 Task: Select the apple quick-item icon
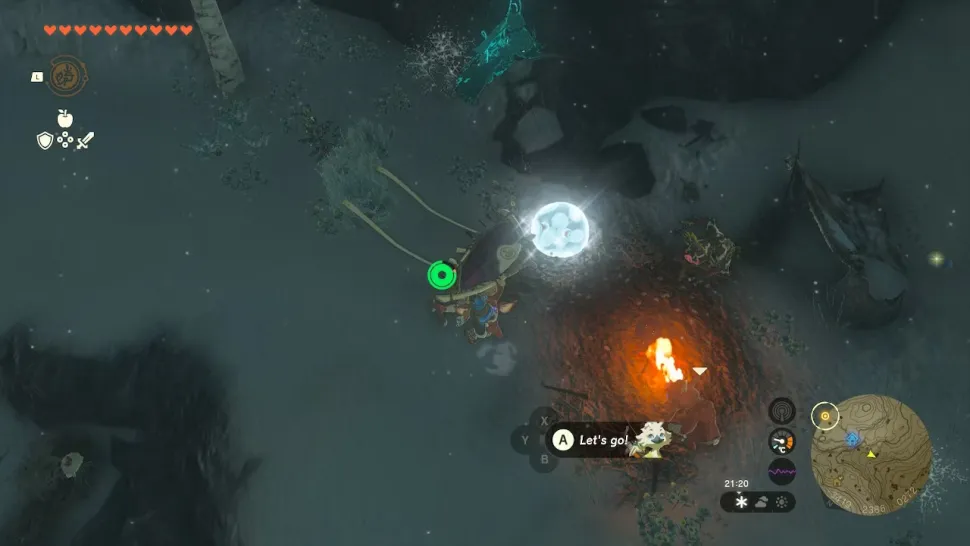[x=65, y=119]
